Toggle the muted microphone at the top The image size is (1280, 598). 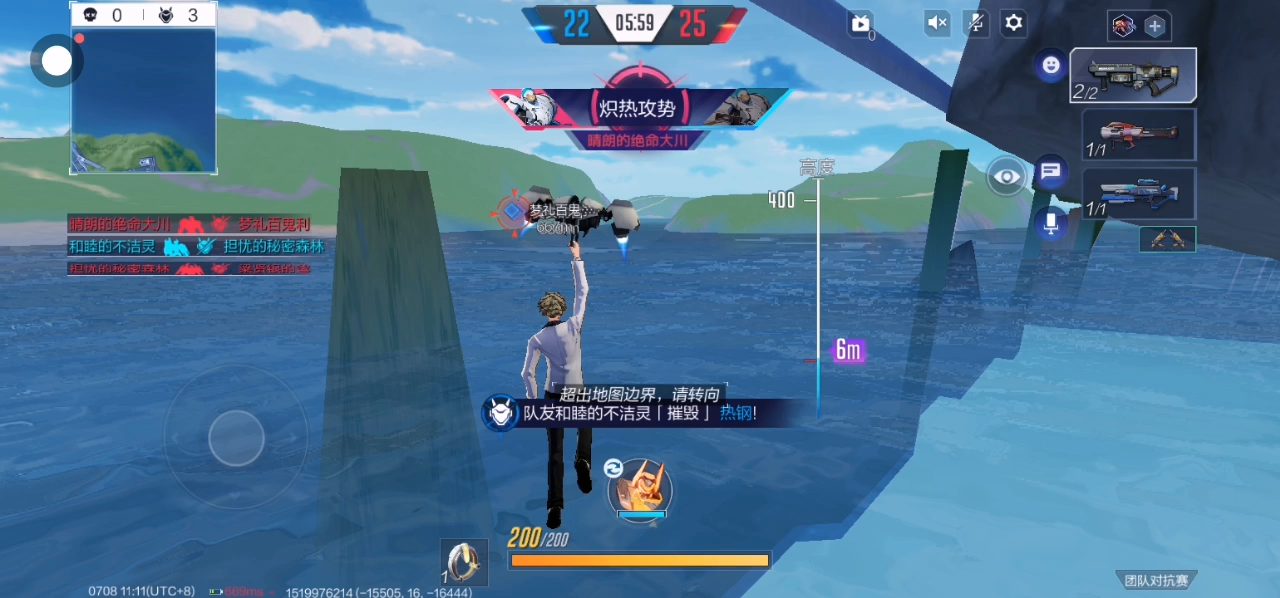coord(975,23)
